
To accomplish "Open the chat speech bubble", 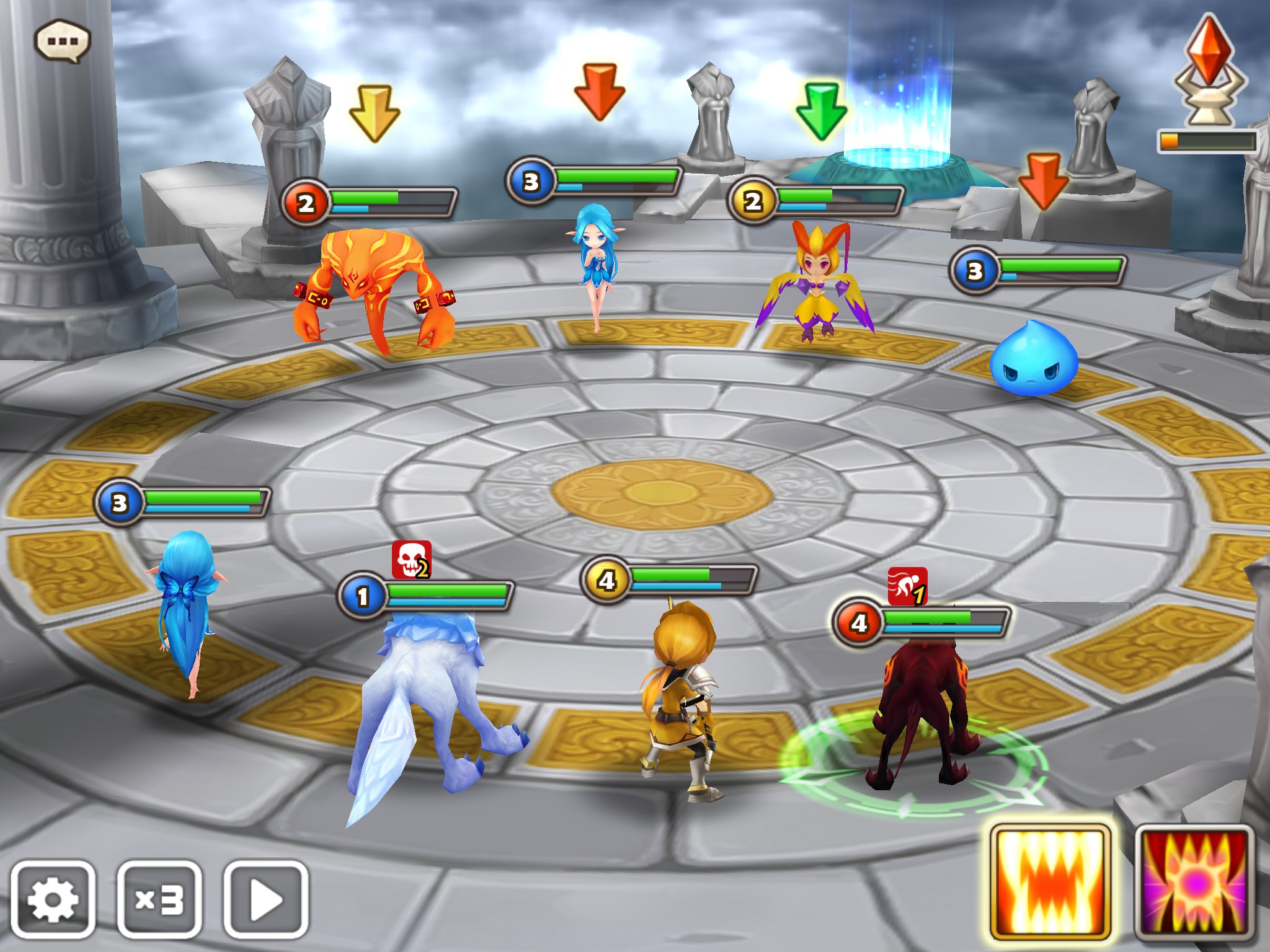I will 62,42.
